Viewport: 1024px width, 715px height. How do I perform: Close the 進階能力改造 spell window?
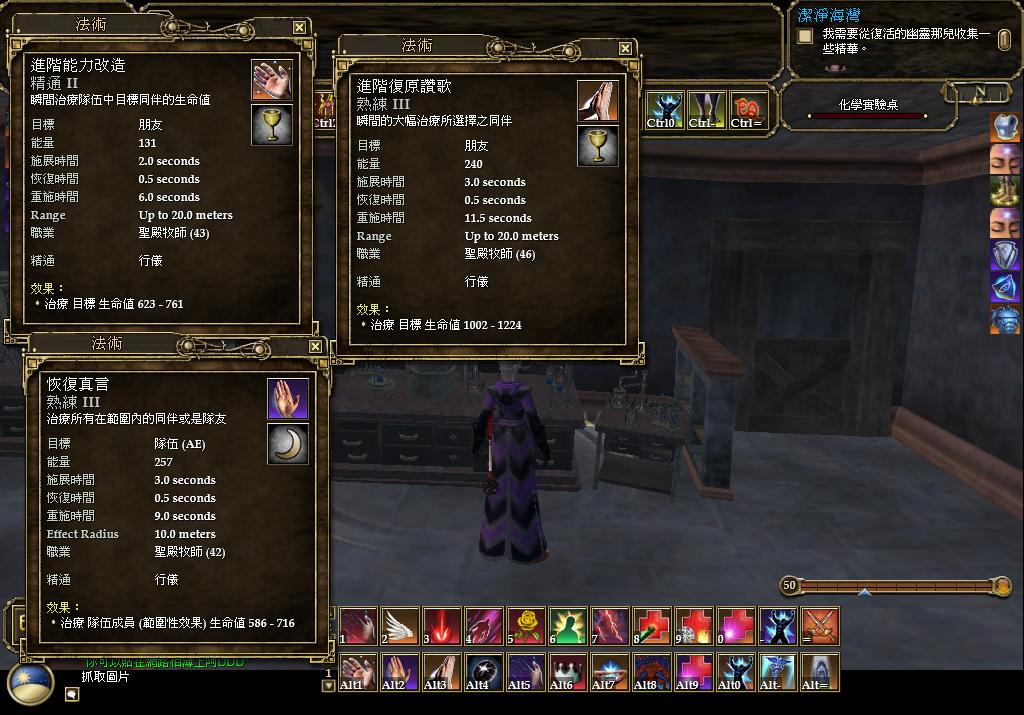coord(300,28)
